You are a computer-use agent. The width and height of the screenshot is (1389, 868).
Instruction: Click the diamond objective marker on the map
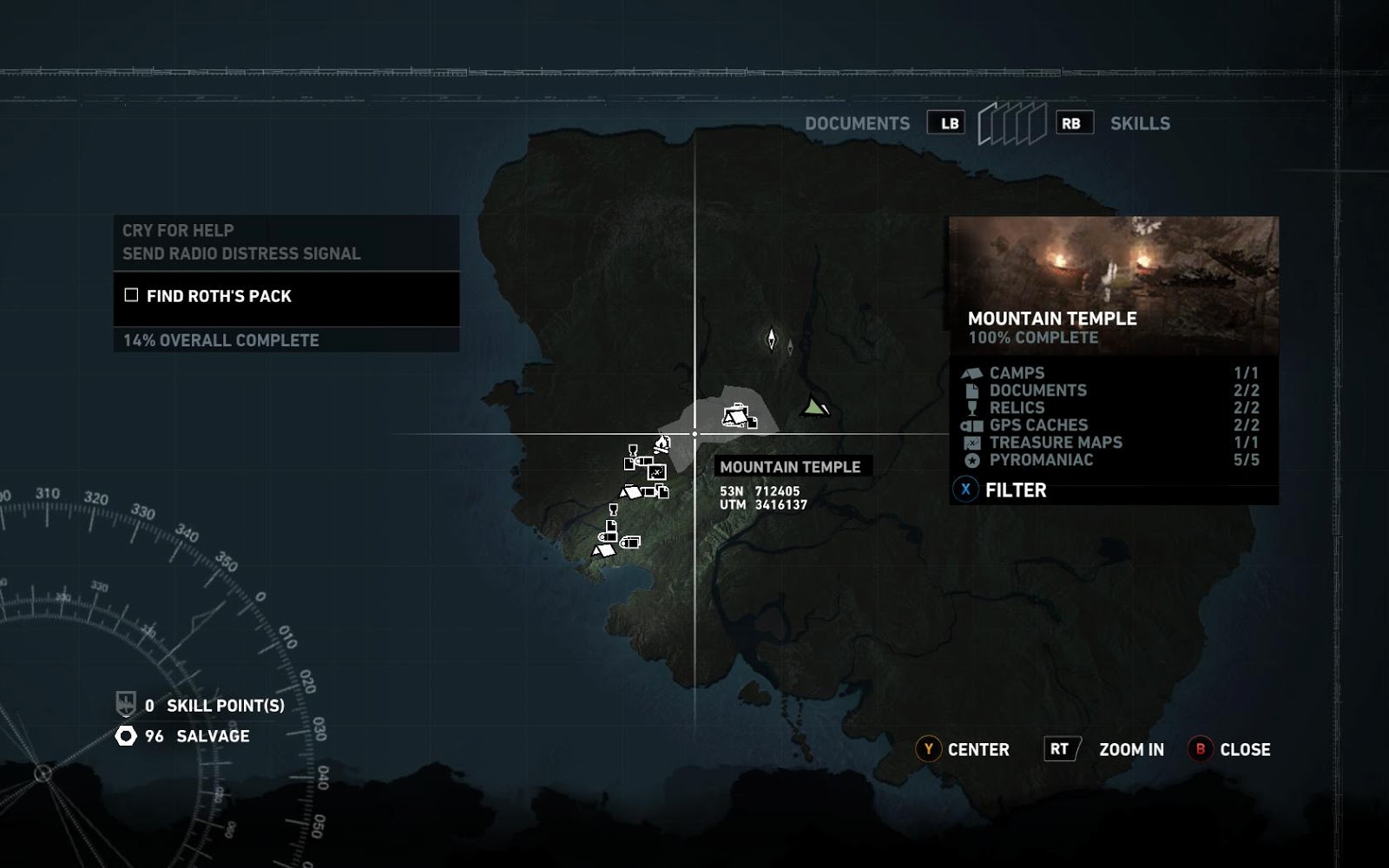point(771,339)
